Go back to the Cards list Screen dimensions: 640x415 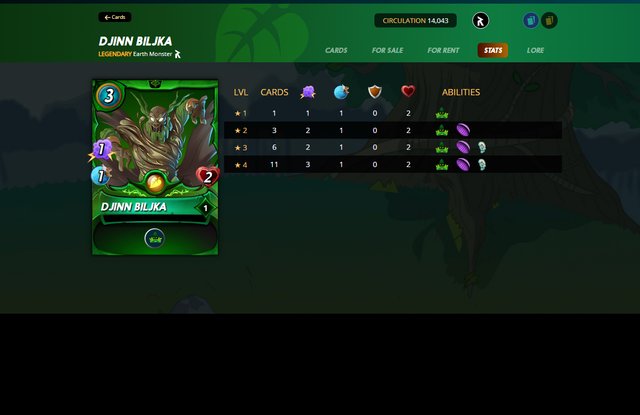pos(114,17)
